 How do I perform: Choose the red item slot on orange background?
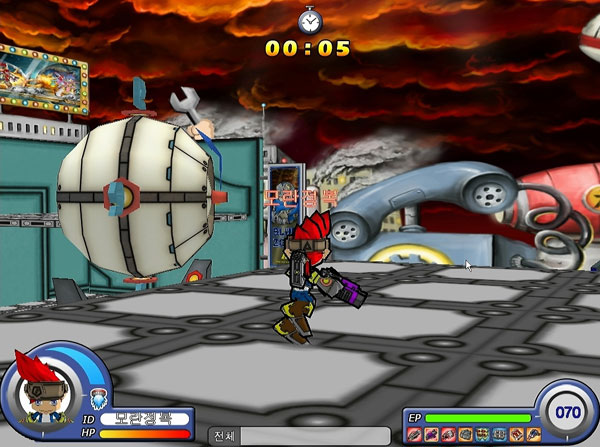click(x=516, y=433)
